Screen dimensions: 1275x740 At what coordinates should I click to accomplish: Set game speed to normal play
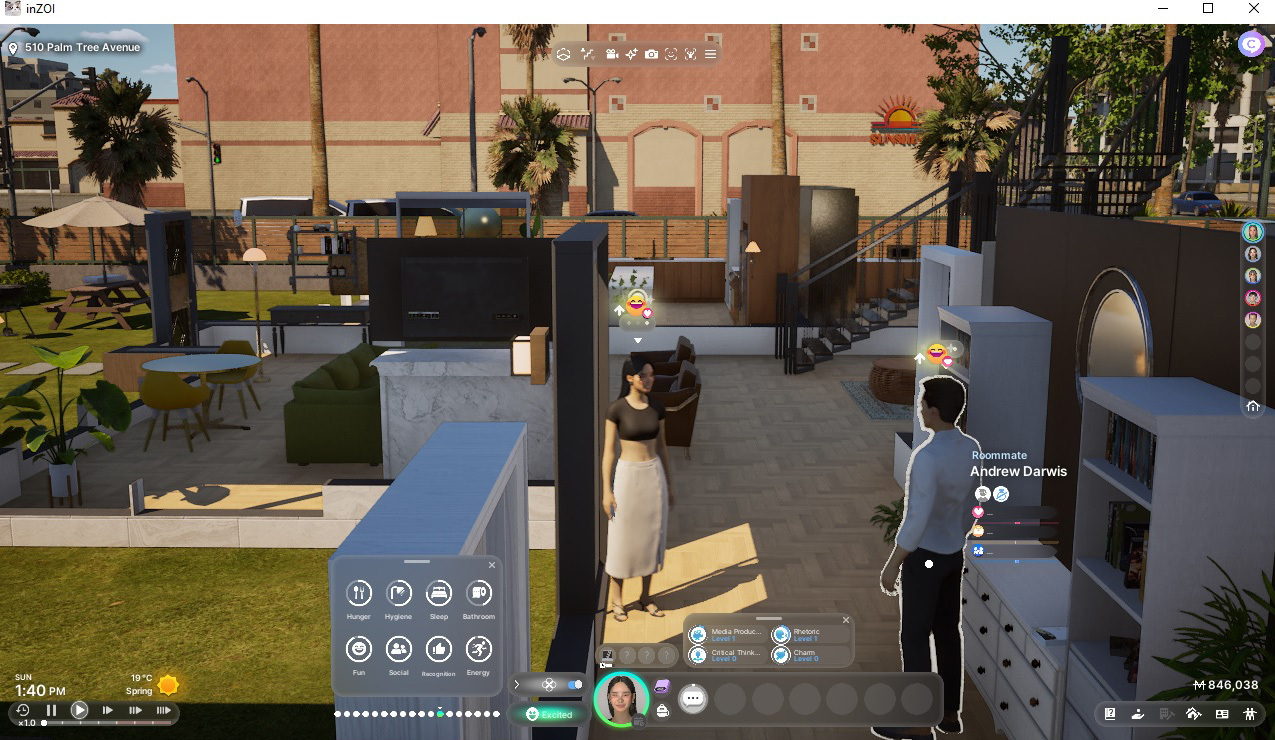coord(79,711)
